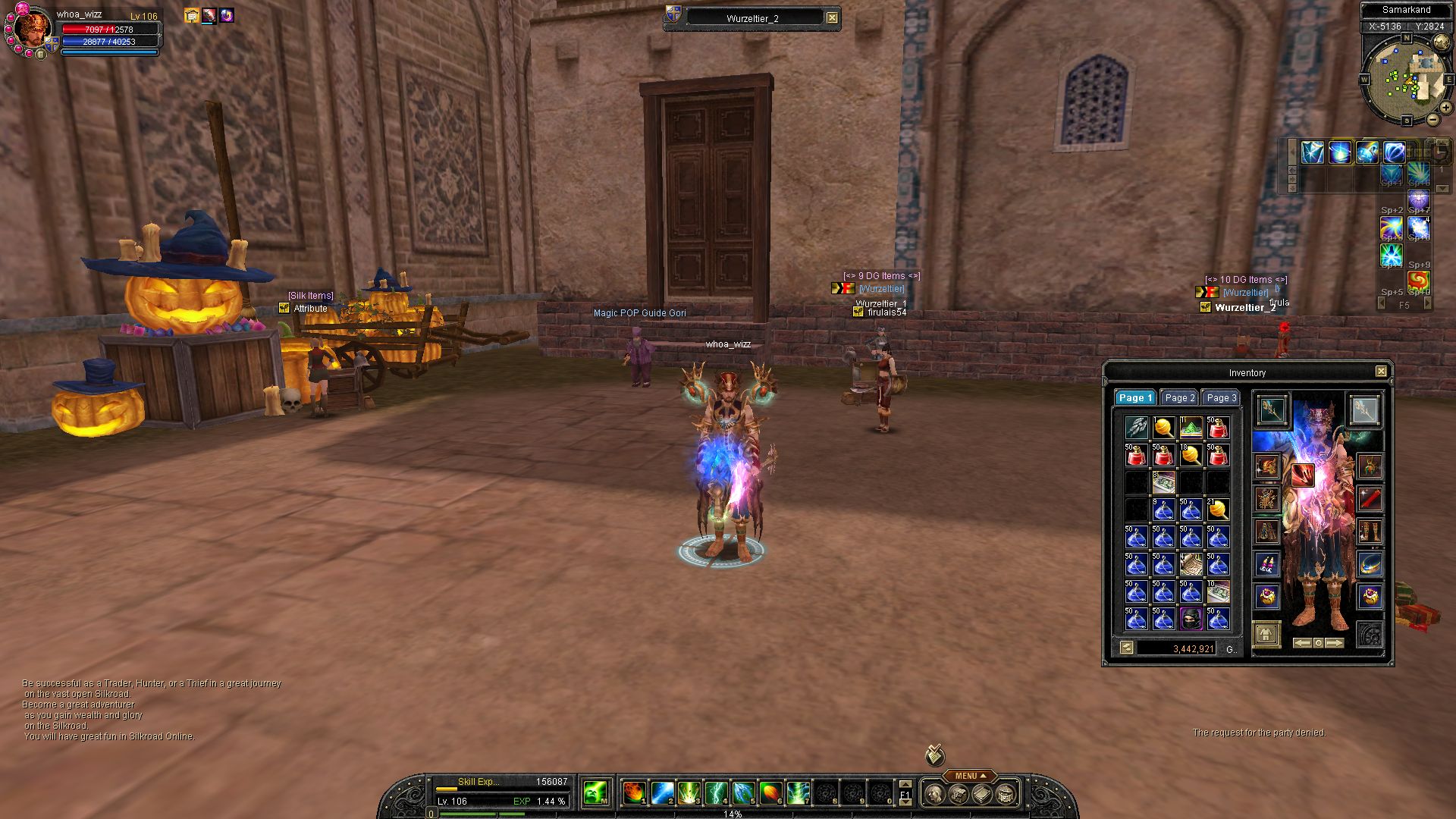The image size is (1456, 819).
Task: Expand the MENU button
Action: pos(970,776)
